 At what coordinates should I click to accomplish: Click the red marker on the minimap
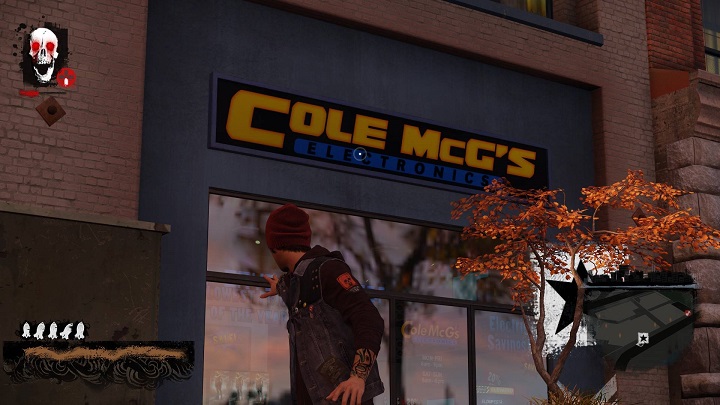pyautogui.click(x=689, y=314)
